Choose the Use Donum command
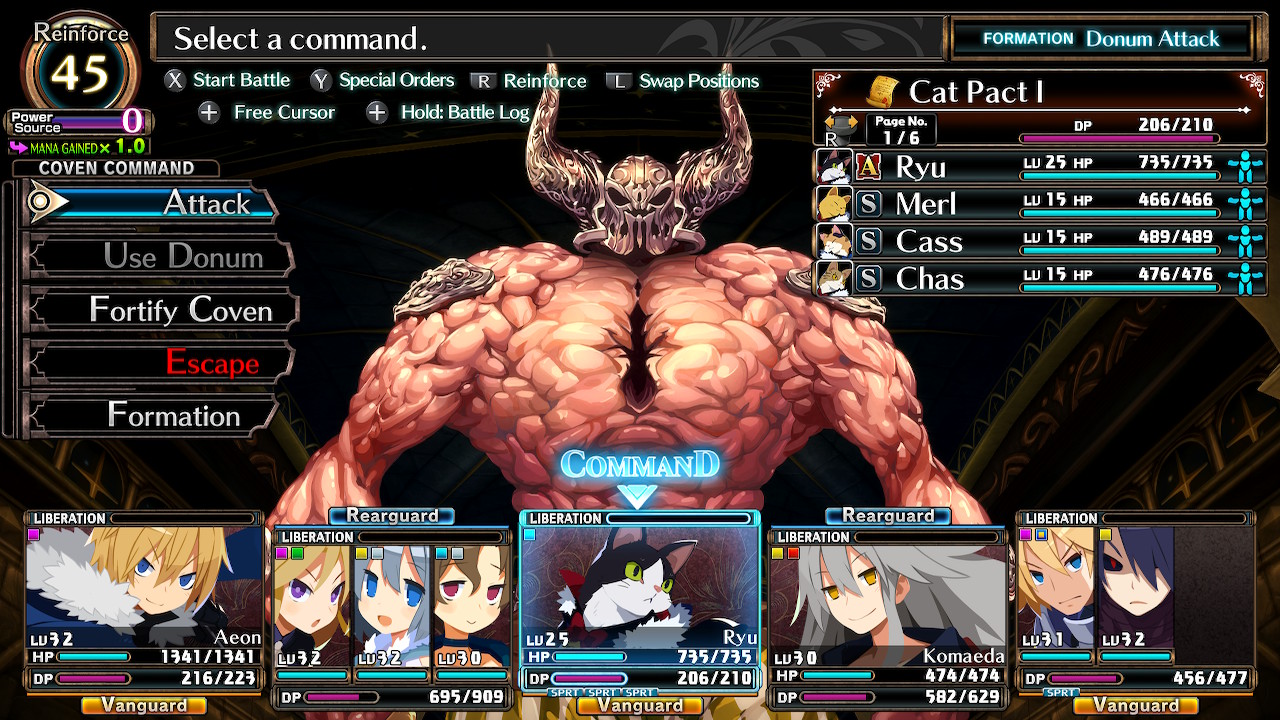1280x720 pixels. pyautogui.click(x=160, y=257)
